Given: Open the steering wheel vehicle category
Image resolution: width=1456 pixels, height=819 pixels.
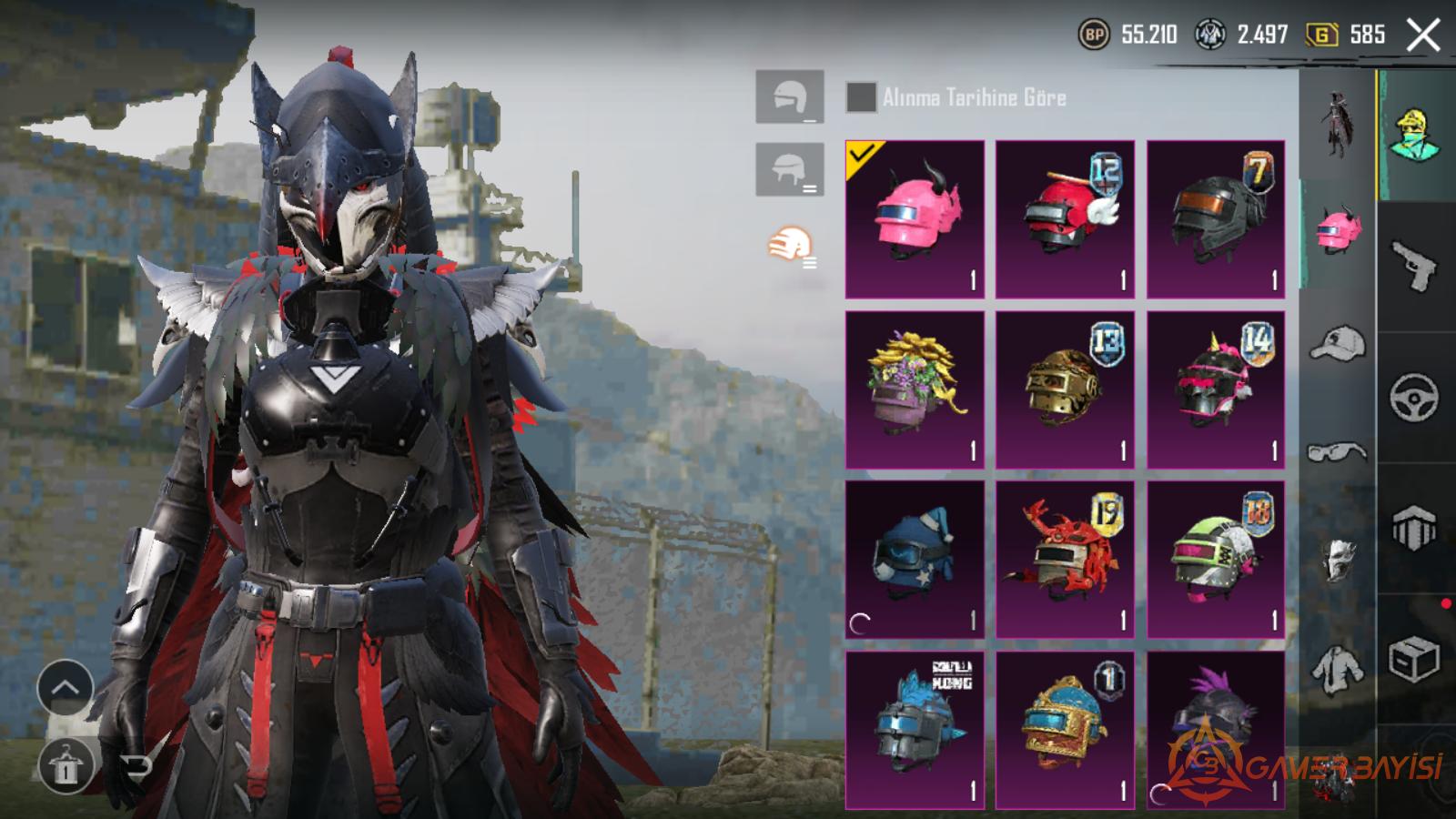Looking at the screenshot, I should 1414,398.
